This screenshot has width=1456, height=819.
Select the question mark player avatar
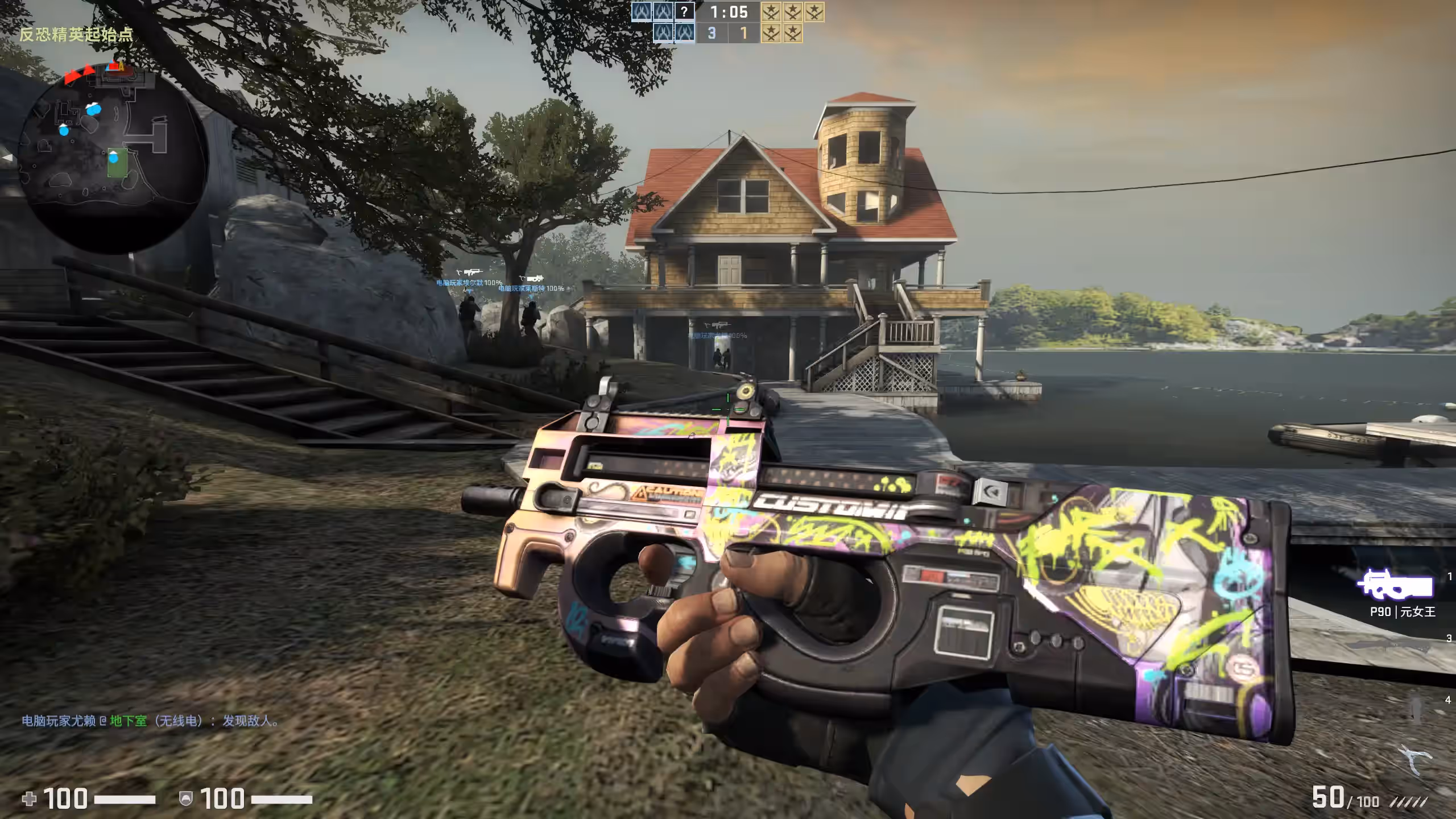click(684, 11)
